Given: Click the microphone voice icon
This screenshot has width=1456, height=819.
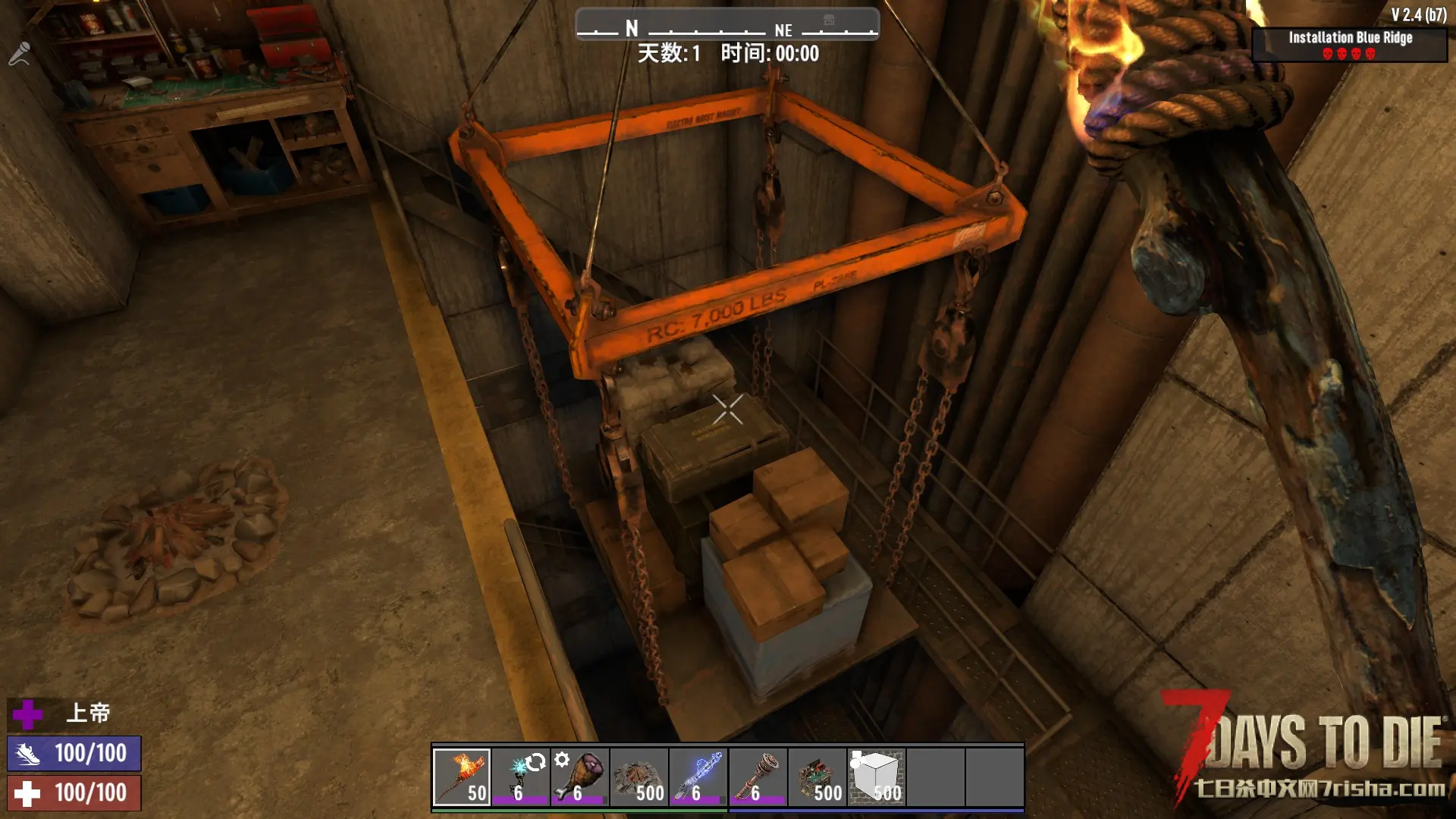Looking at the screenshot, I should (19, 53).
